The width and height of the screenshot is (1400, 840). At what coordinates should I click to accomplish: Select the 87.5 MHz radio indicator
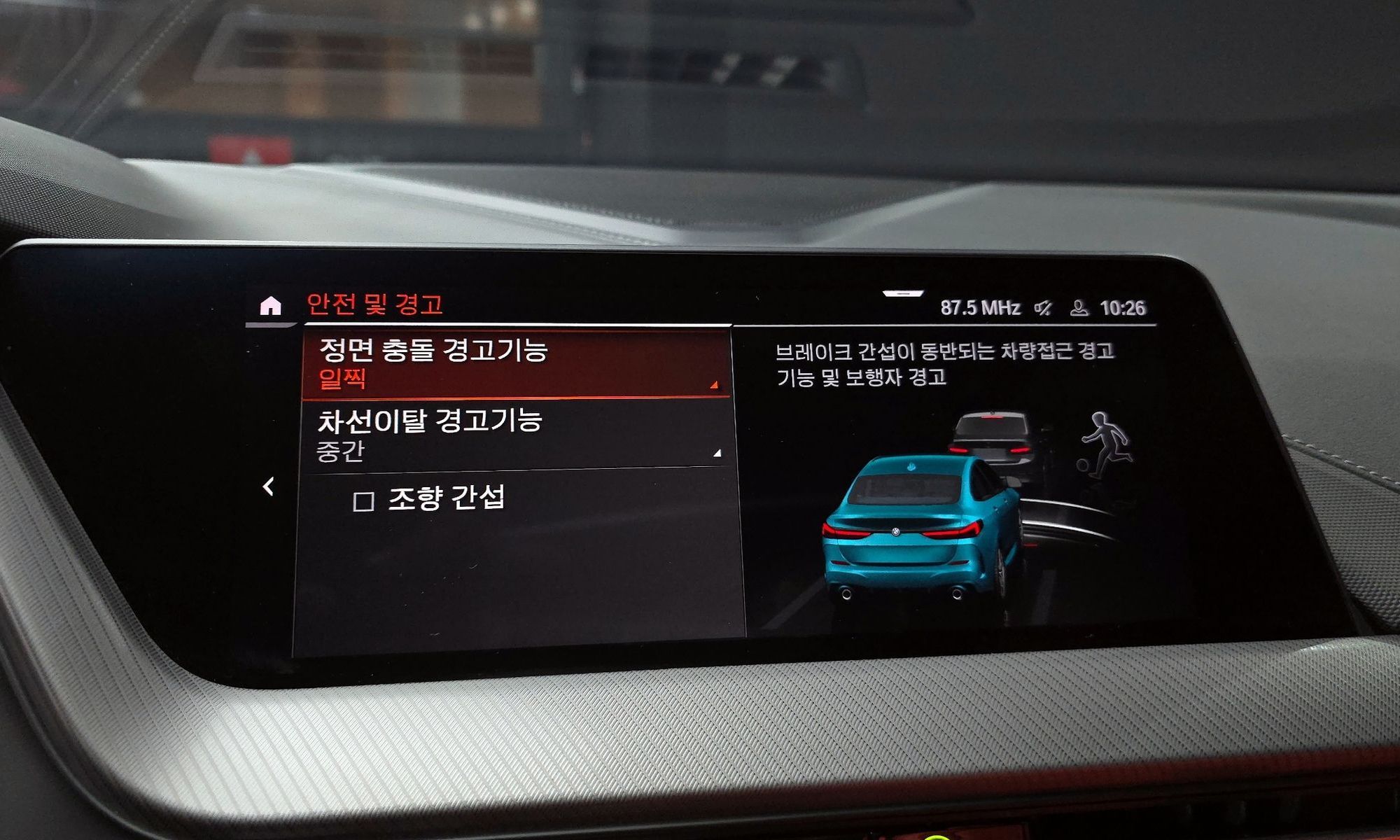[x=979, y=308]
